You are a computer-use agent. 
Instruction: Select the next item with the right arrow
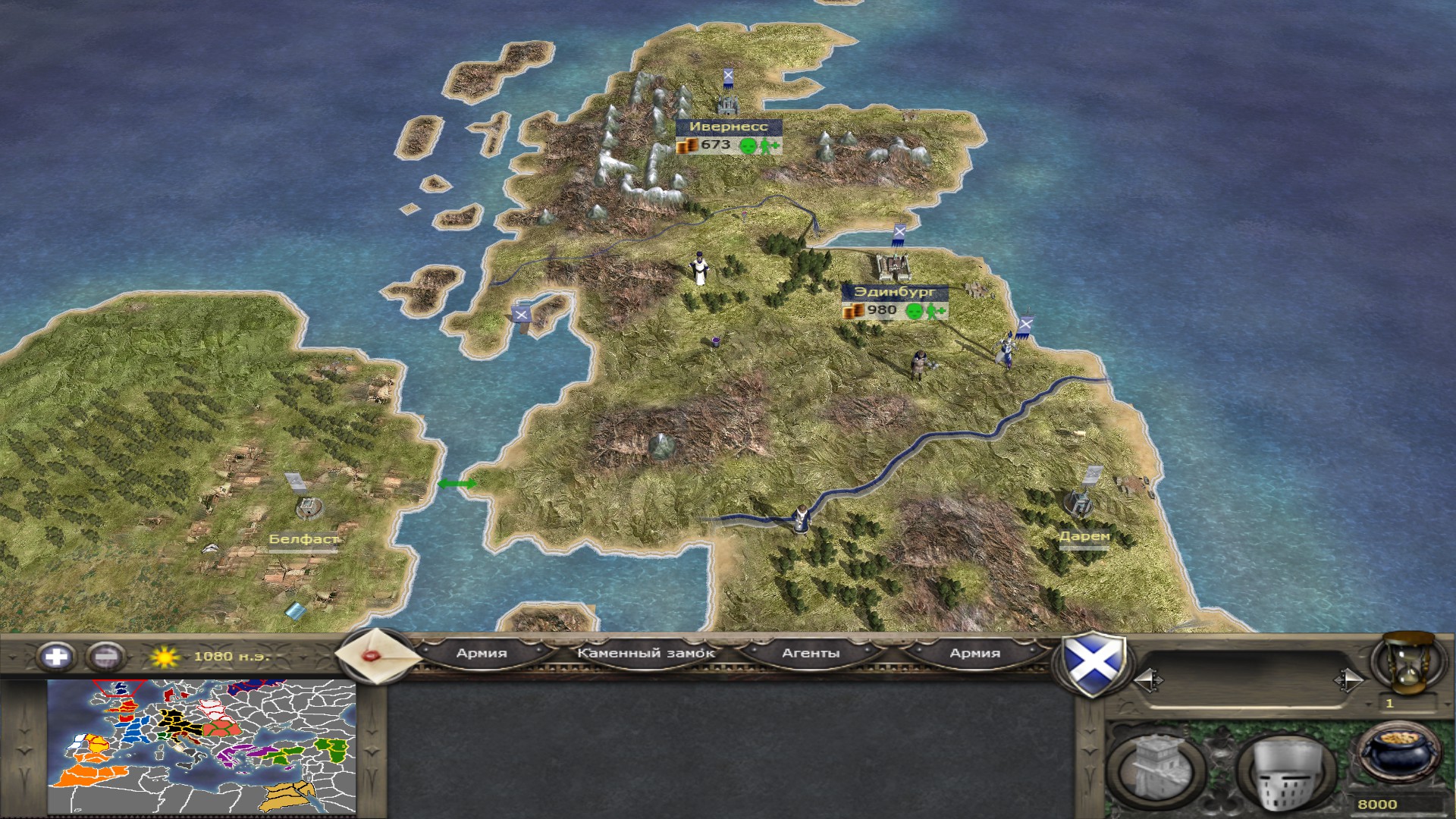pyautogui.click(x=1348, y=680)
